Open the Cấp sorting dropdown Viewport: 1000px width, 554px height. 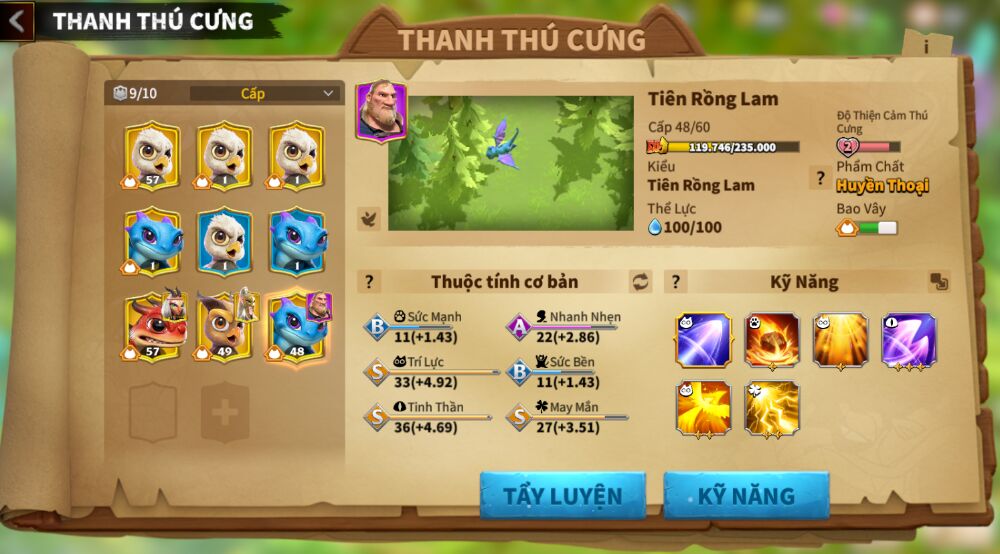pyautogui.click(x=265, y=94)
